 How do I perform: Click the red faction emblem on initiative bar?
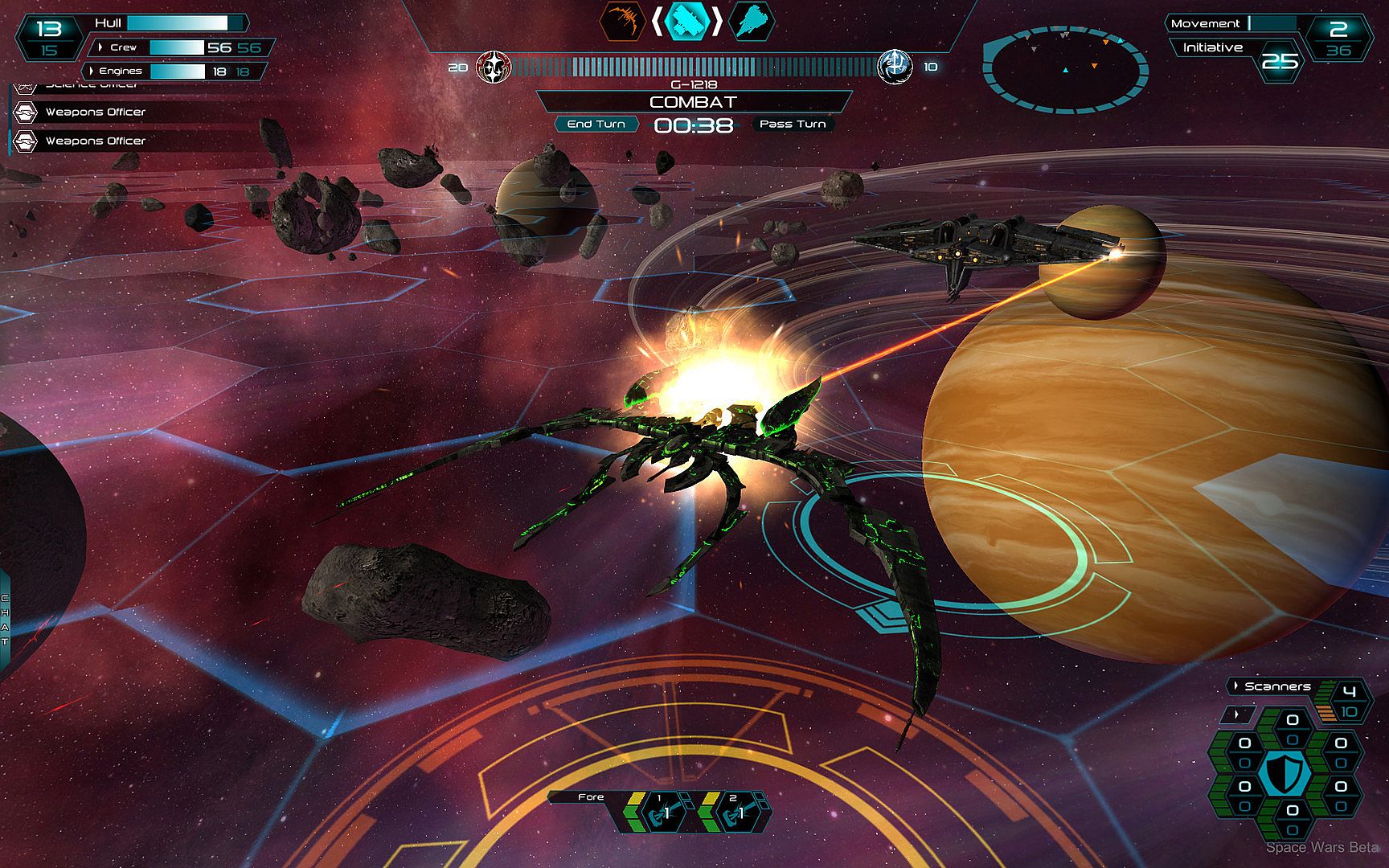[494, 68]
